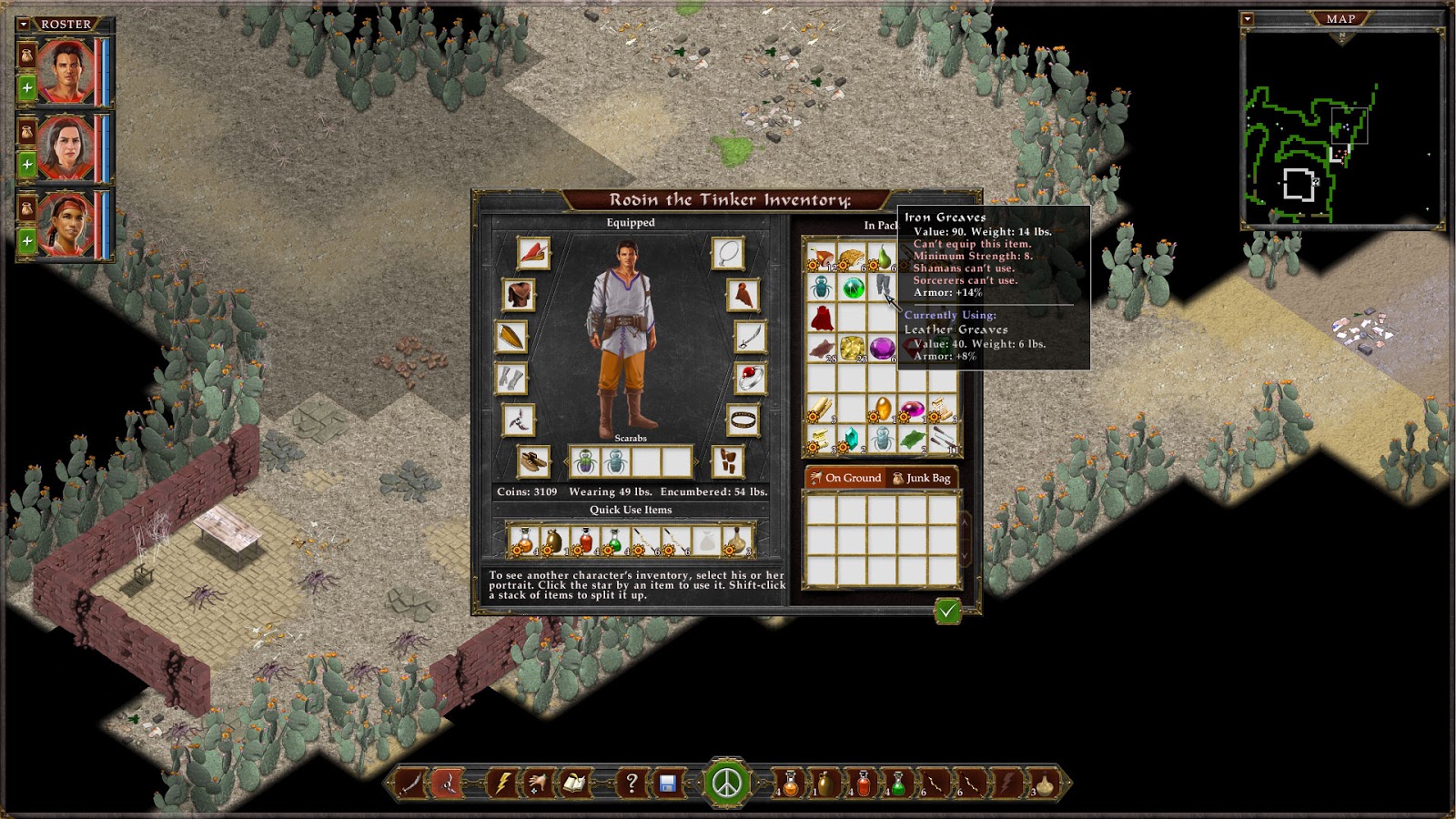
Task: Select the purple gem in the pack
Action: coord(882,348)
